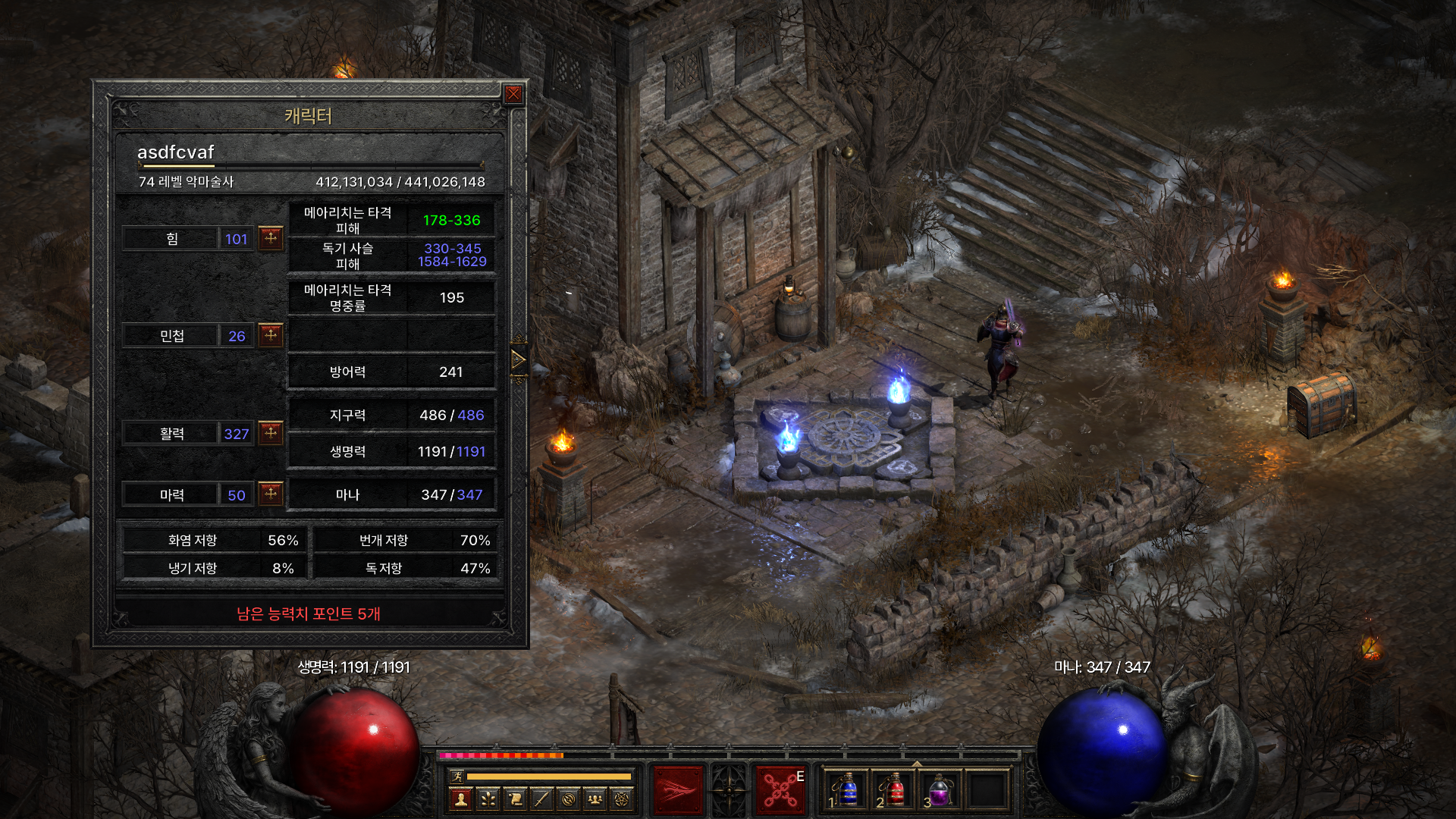Use the blue mana potion in the belt
1456x819 pixels.
pyautogui.click(x=846, y=790)
